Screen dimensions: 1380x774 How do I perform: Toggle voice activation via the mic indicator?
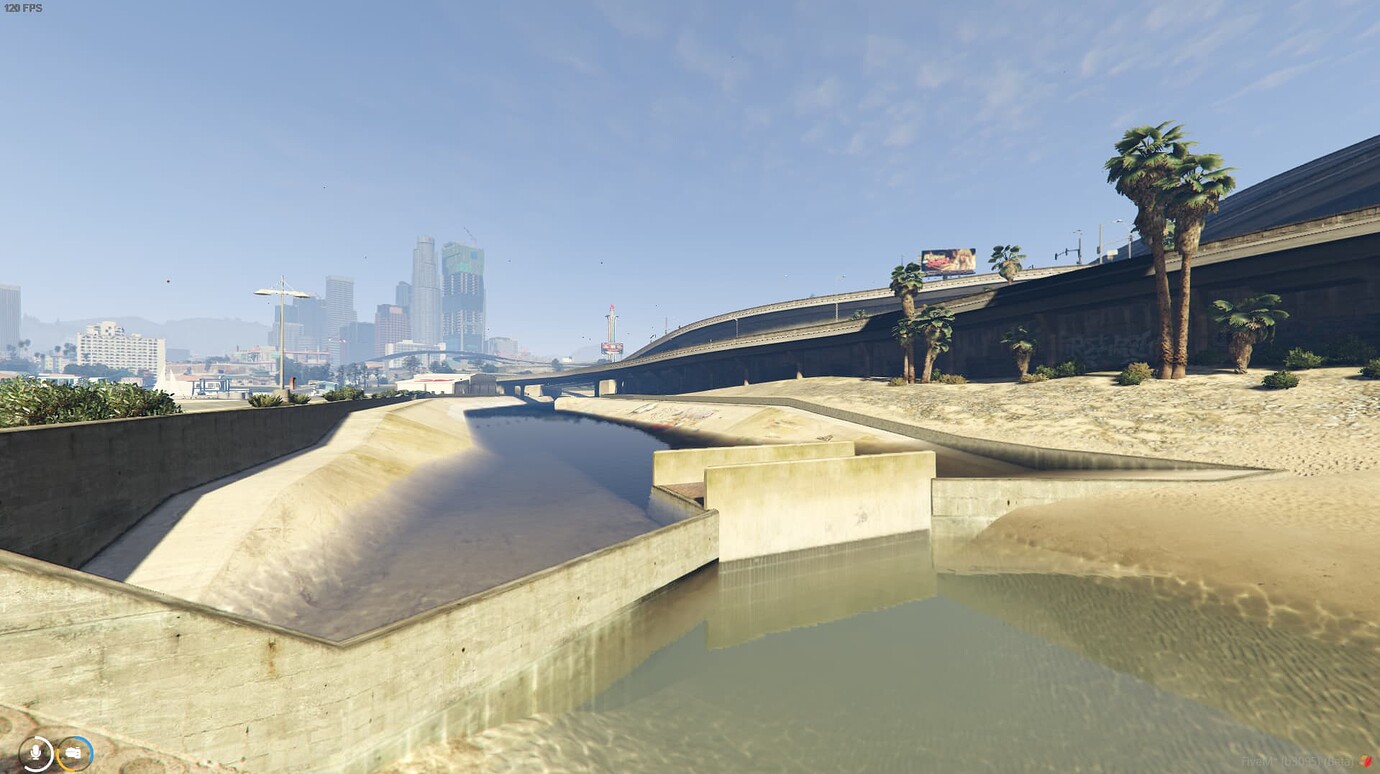(37, 753)
